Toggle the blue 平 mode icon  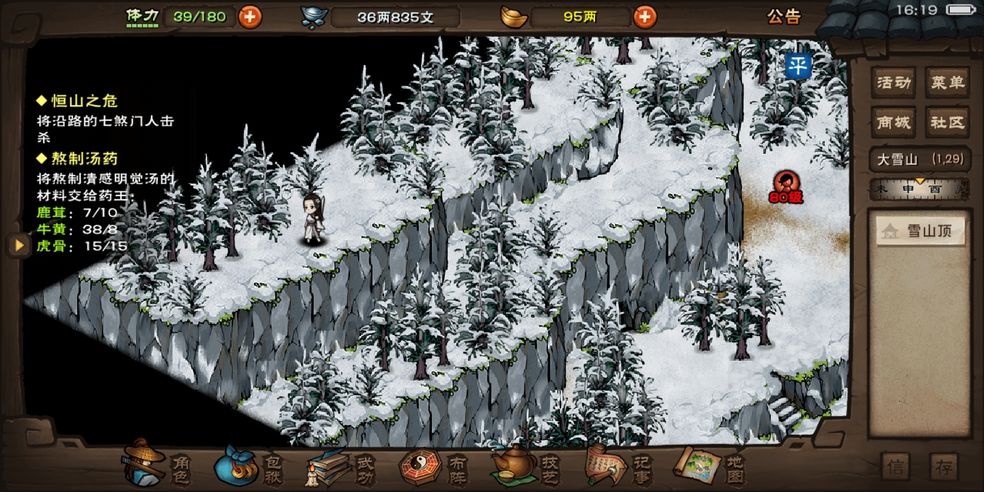point(797,66)
